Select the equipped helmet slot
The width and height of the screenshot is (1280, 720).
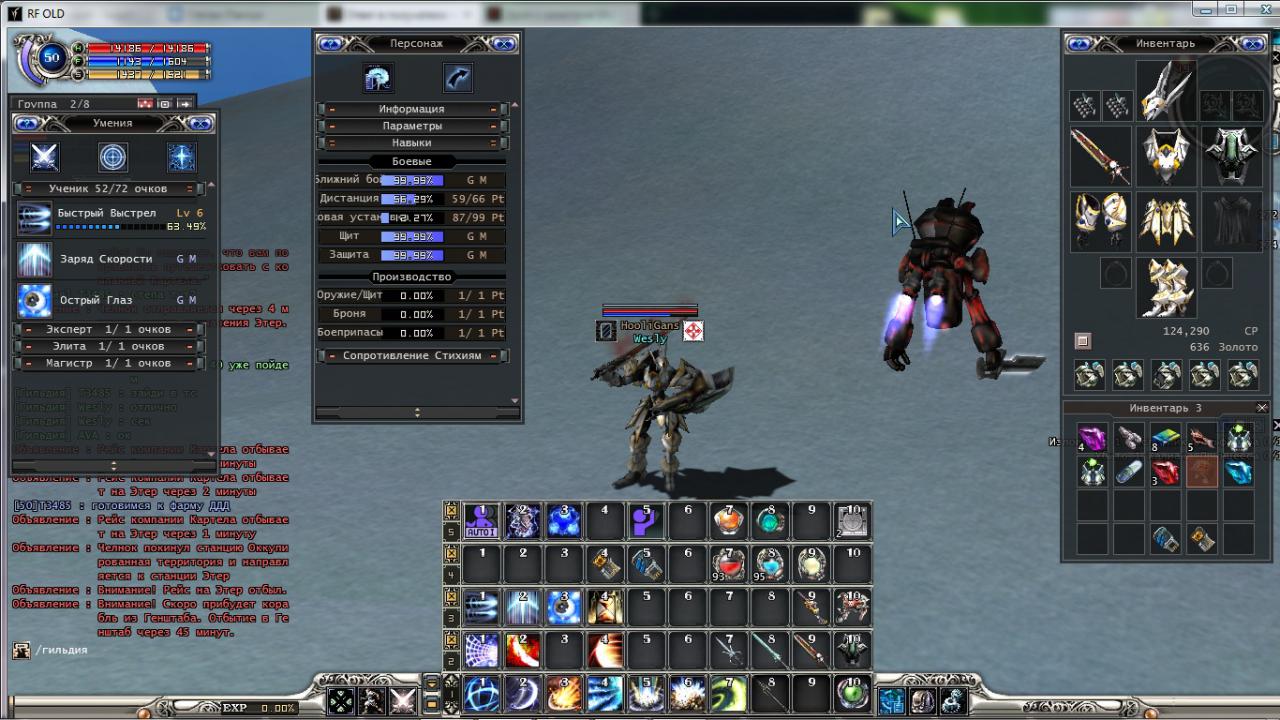[1166, 92]
